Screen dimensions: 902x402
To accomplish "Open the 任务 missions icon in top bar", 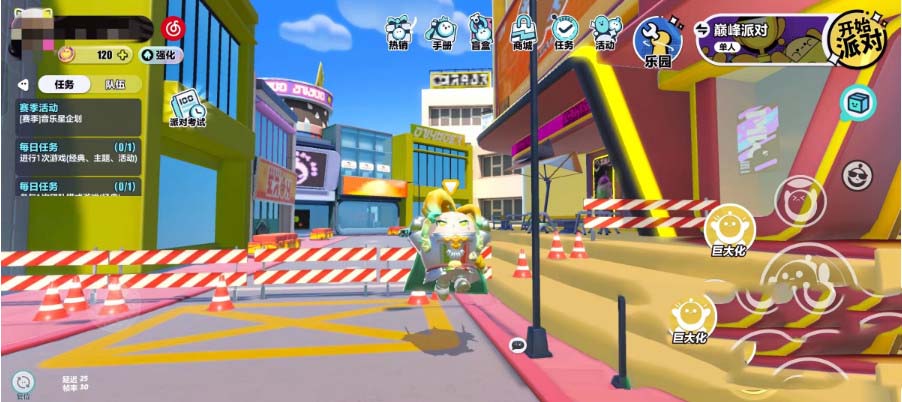I will [x=564, y=32].
